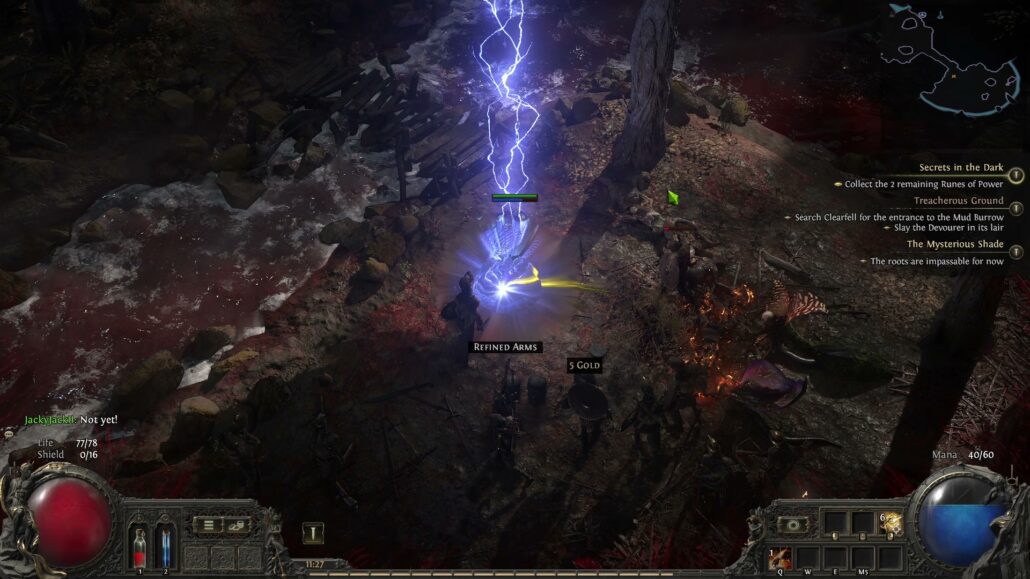Click the eye button beside the skill bar
This screenshot has width=1030, height=579.
(794, 524)
